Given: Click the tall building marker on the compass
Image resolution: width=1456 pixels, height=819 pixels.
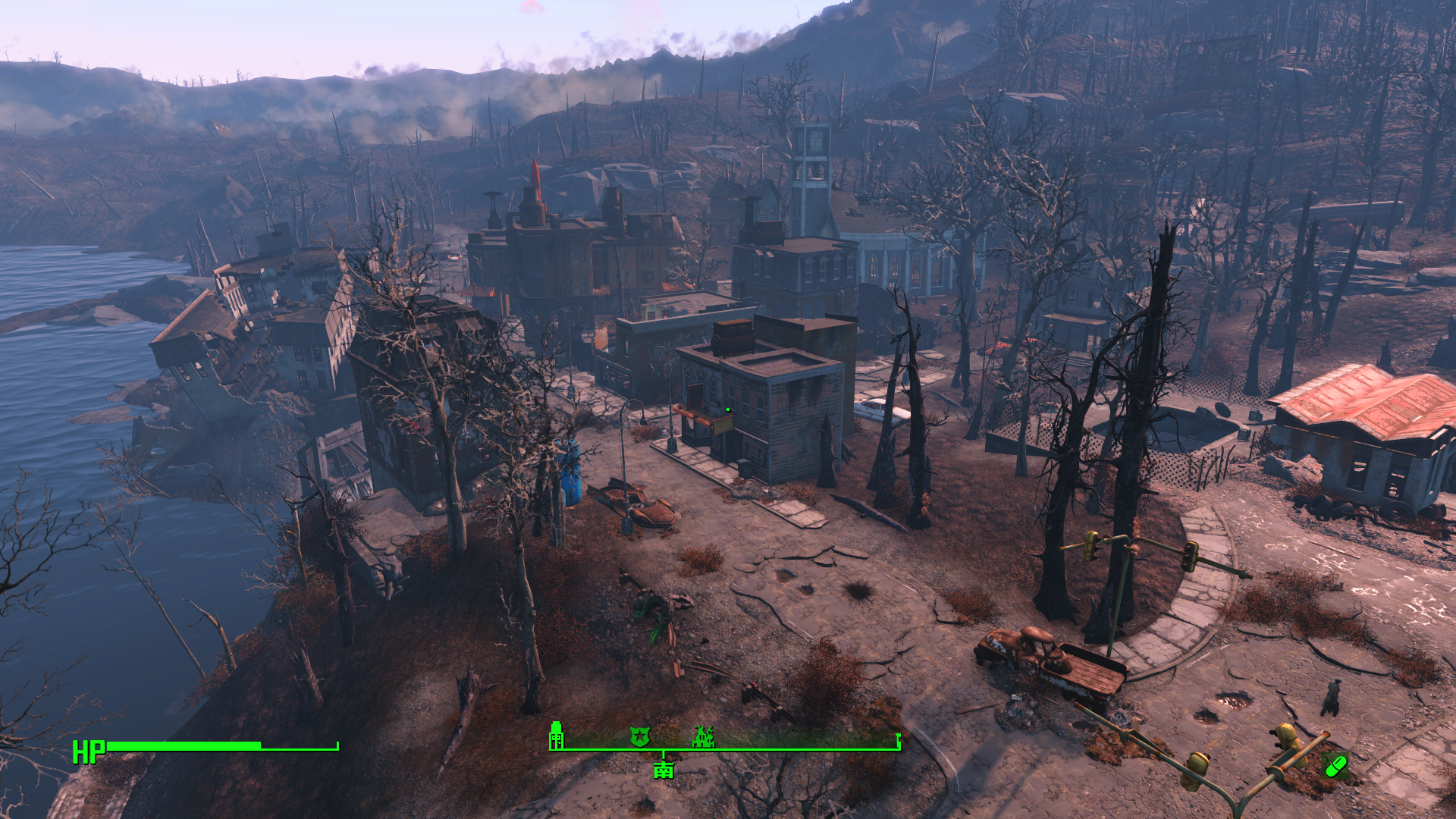Looking at the screenshot, I should (x=557, y=734).
